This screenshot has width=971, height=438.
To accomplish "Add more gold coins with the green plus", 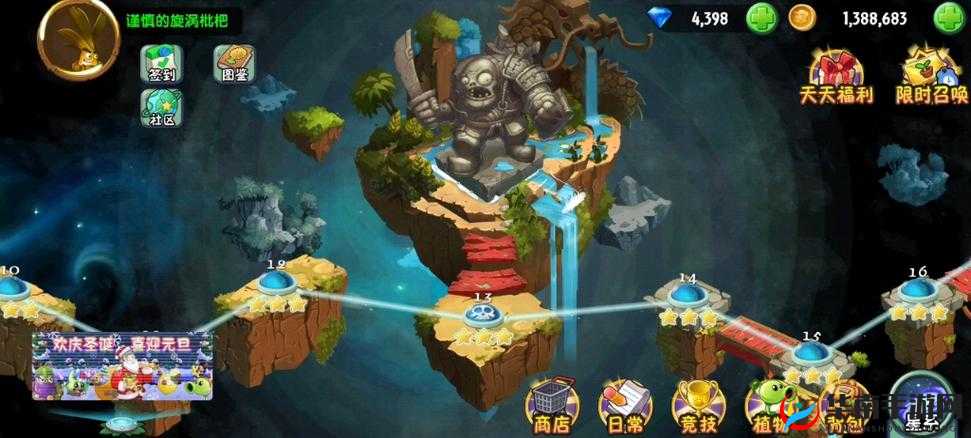I will click(947, 18).
